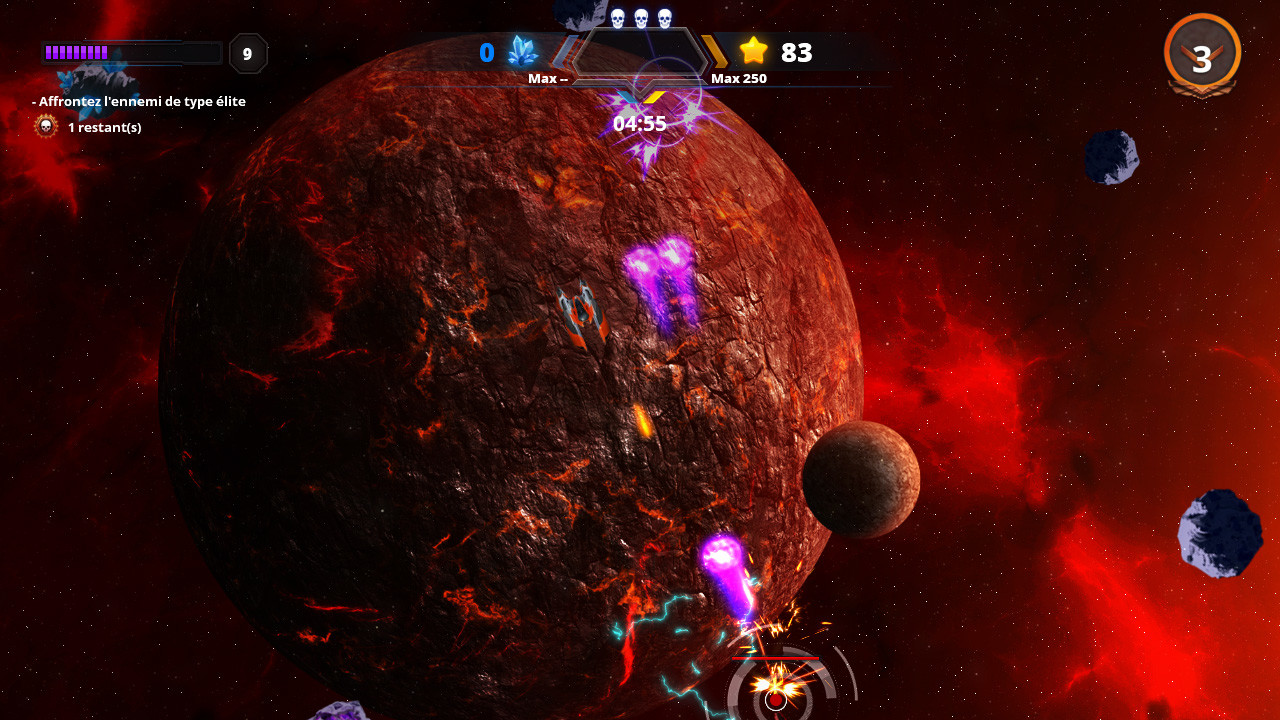
Task: Click the blue crystal currency icon
Action: tap(521, 53)
